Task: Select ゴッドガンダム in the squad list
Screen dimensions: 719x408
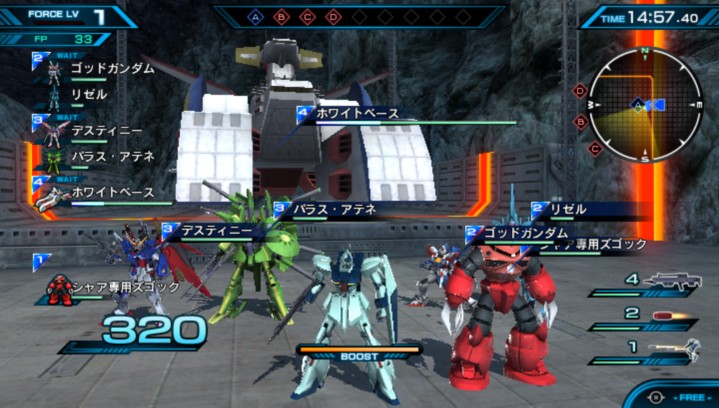Action: click(111, 69)
